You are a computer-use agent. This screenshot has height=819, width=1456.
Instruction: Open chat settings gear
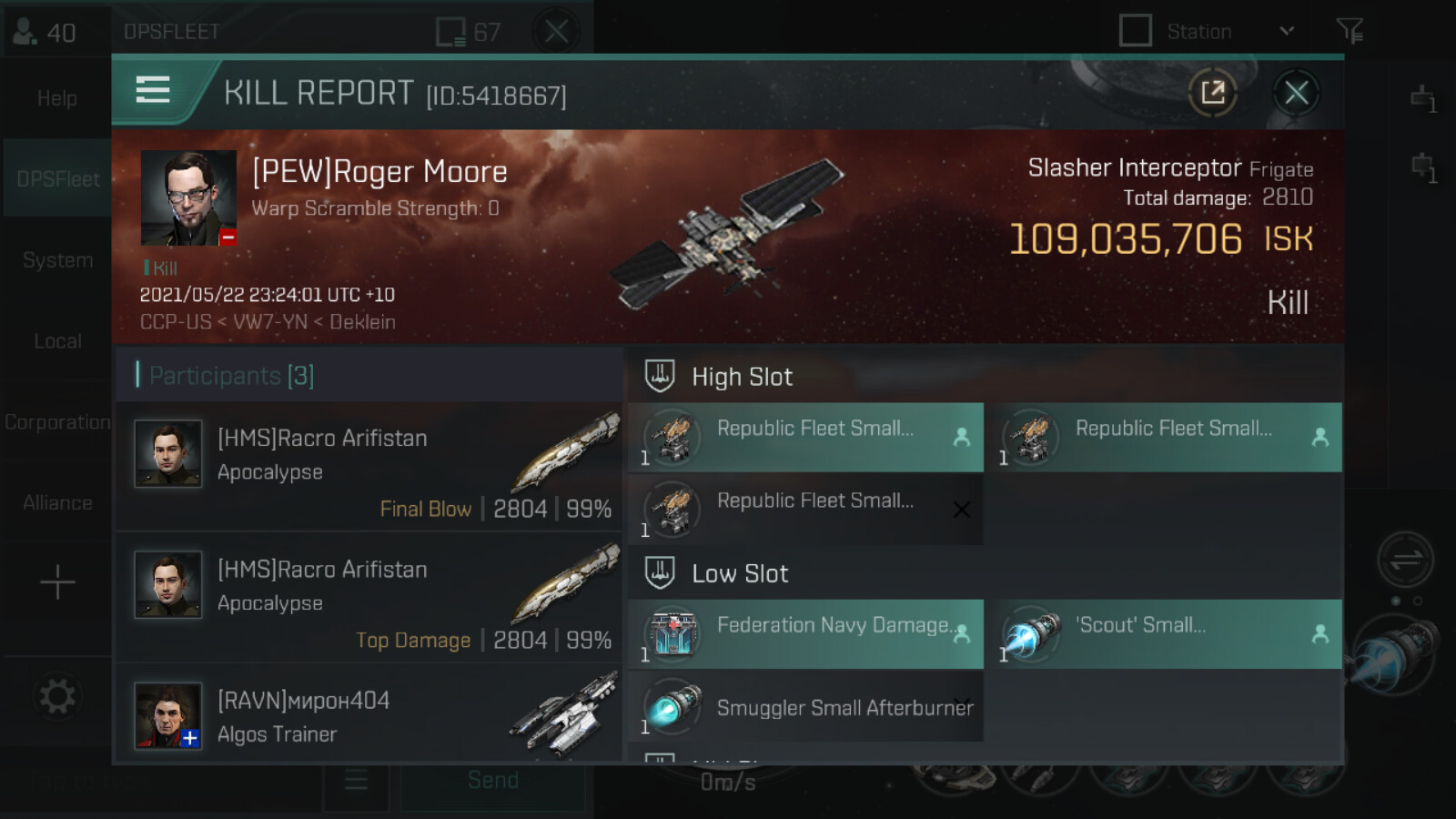[x=57, y=697]
